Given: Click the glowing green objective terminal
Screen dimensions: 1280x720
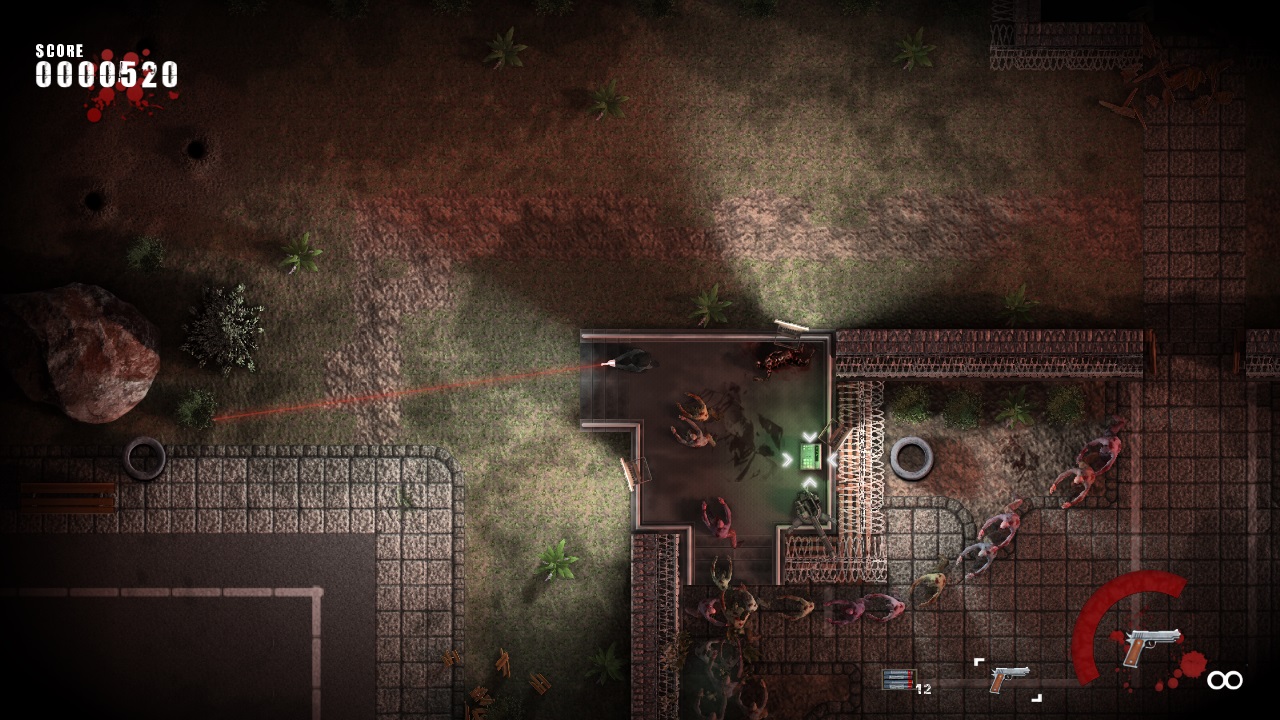Looking at the screenshot, I should [x=809, y=457].
